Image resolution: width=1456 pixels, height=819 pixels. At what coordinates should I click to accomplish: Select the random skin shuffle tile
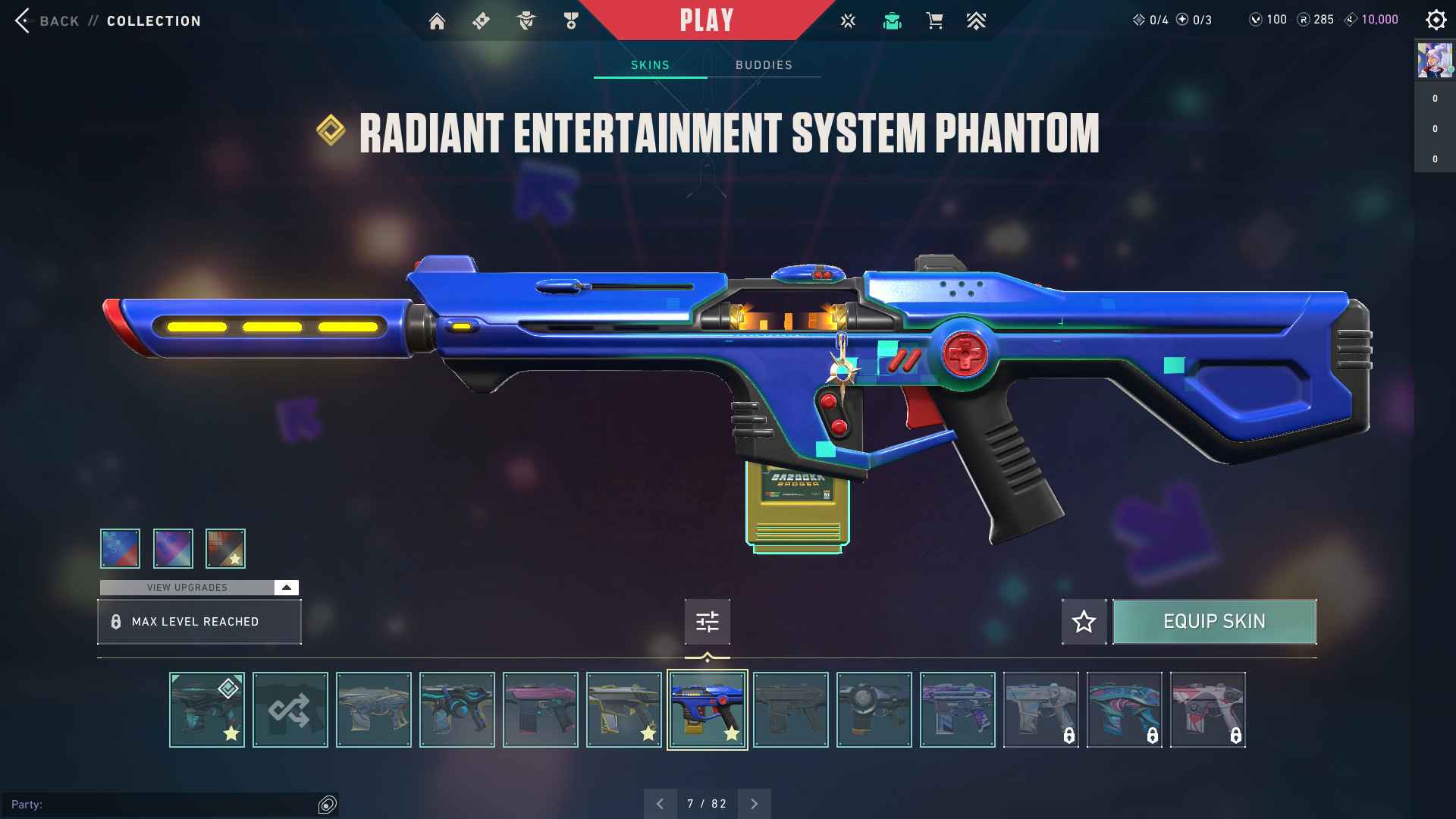click(290, 710)
